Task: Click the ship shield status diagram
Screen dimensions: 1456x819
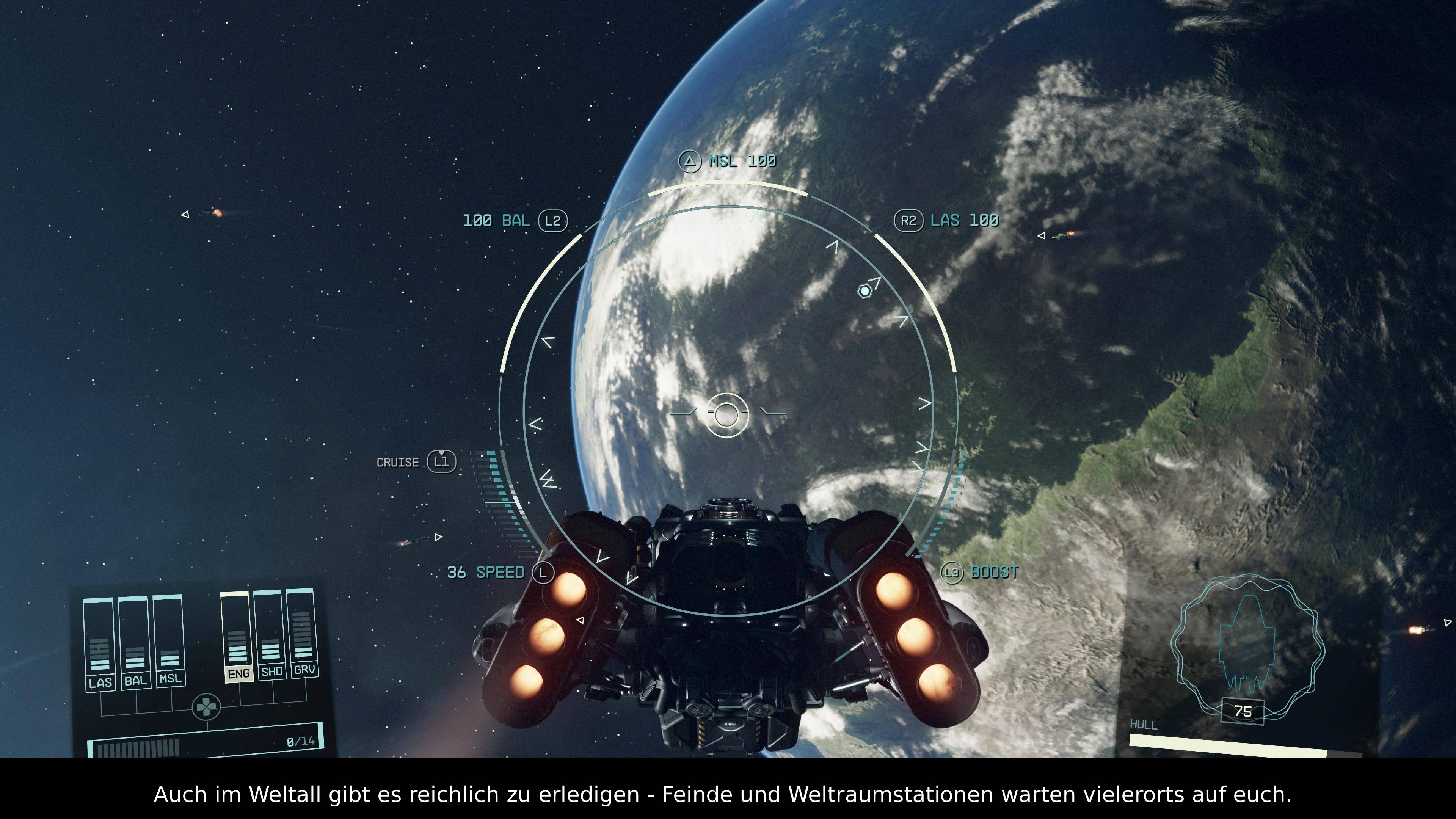Action: coord(1248,644)
